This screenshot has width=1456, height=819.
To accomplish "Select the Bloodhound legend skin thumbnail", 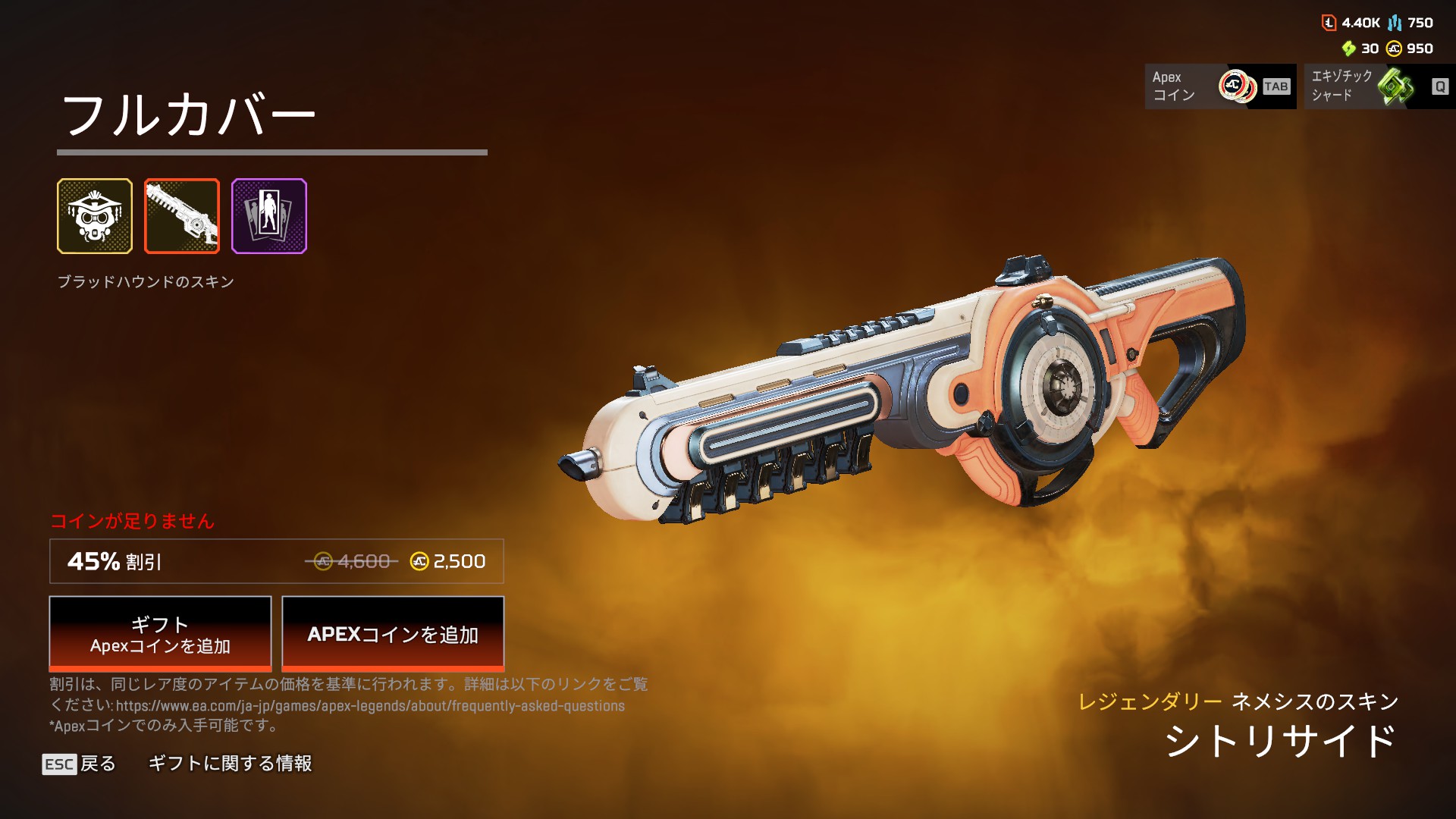I will pyautogui.click(x=95, y=216).
